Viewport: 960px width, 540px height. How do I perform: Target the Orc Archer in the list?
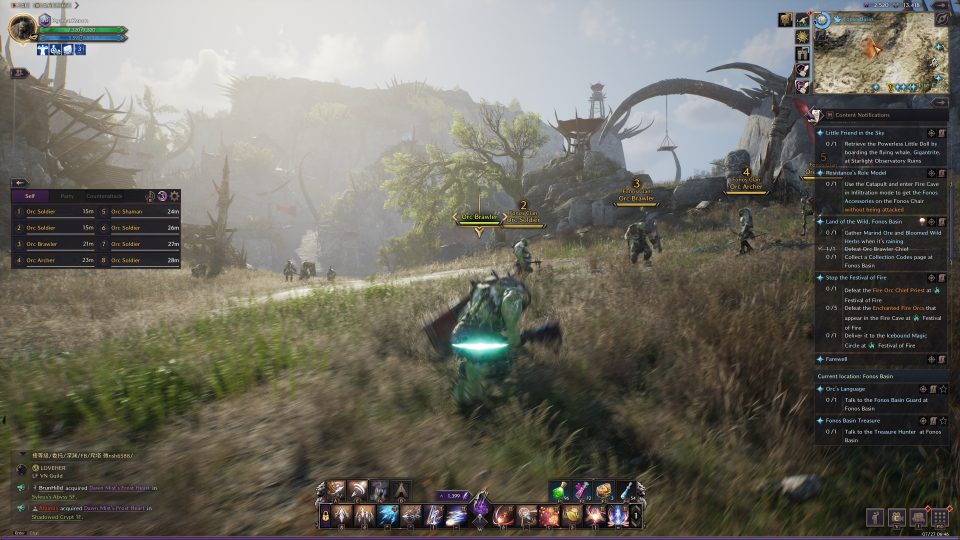[40, 260]
